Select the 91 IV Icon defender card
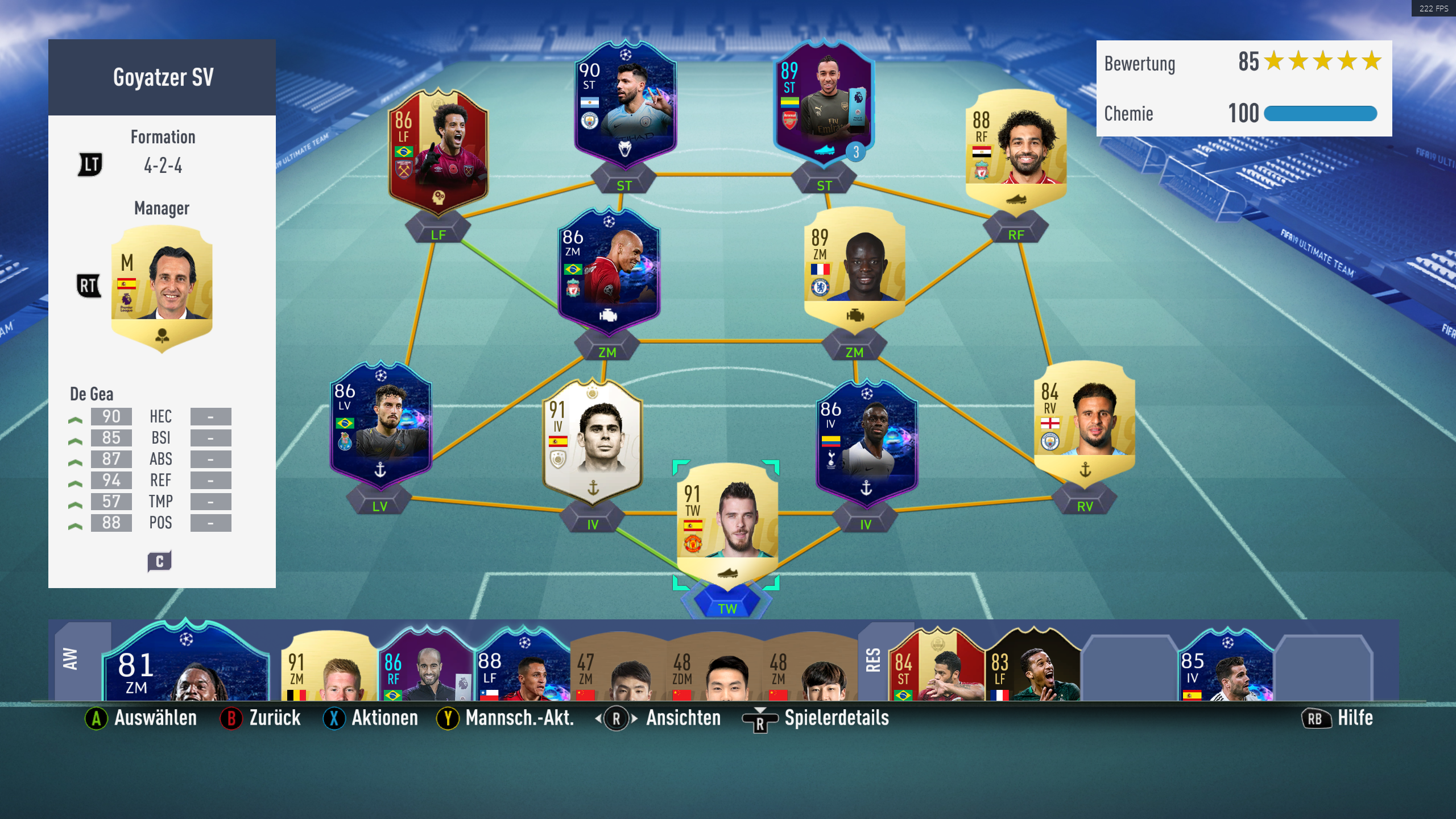The width and height of the screenshot is (1456, 819). (593, 441)
